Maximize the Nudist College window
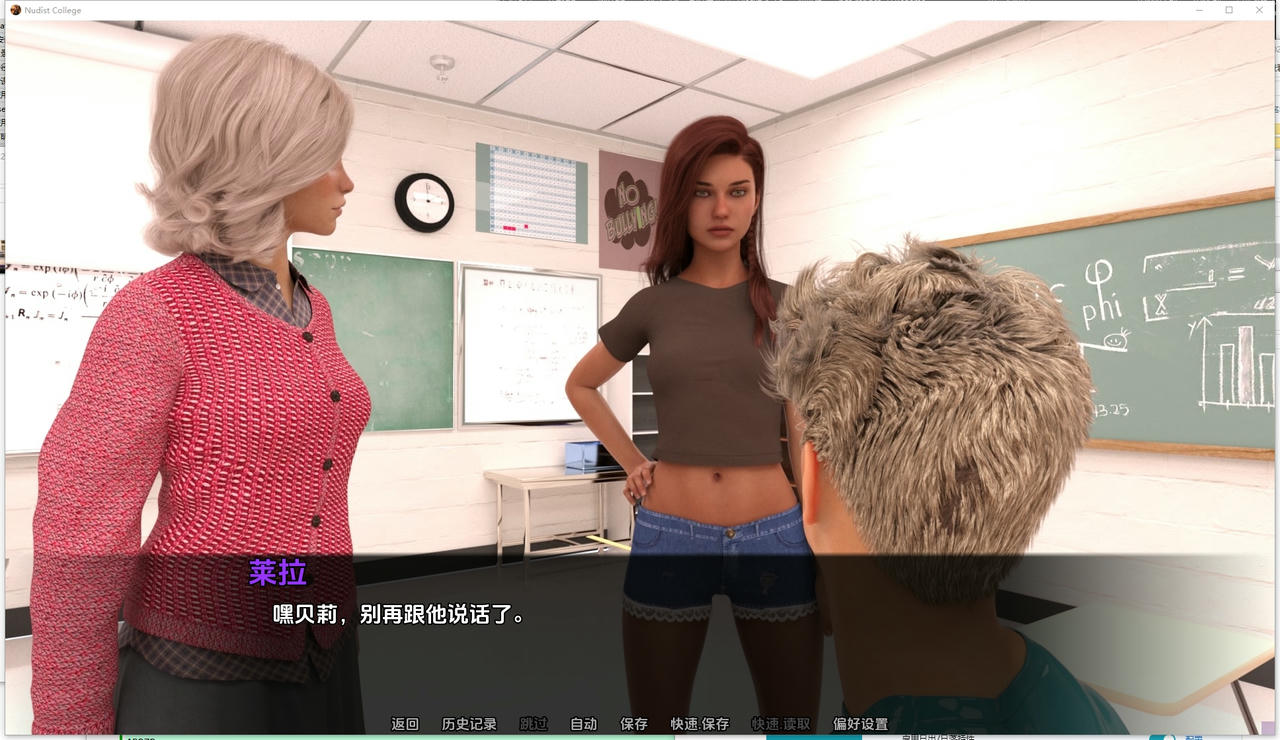Viewport: 1280px width, 740px height. coord(1228,9)
